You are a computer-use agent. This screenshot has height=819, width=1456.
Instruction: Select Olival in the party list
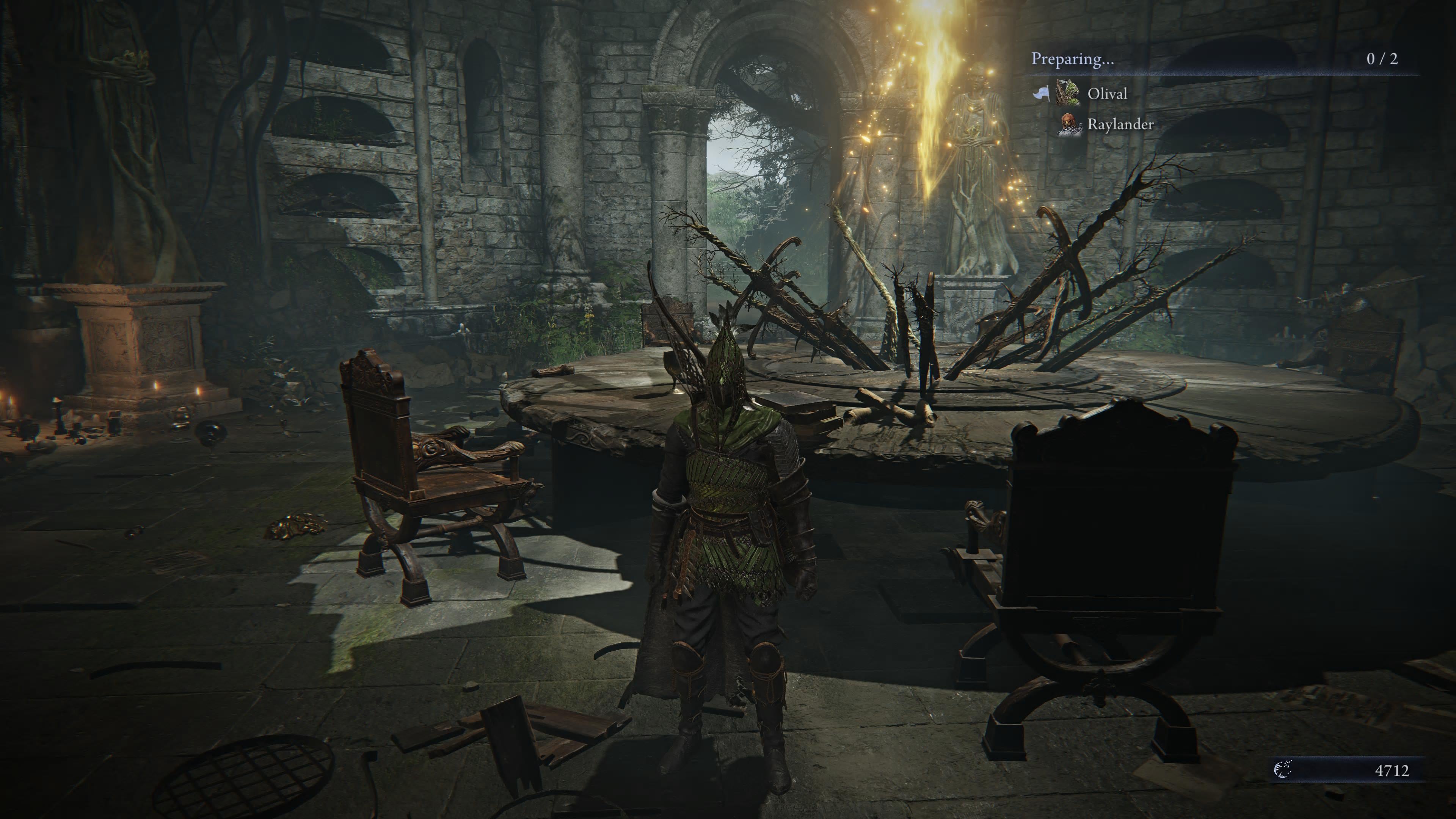[x=1107, y=93]
